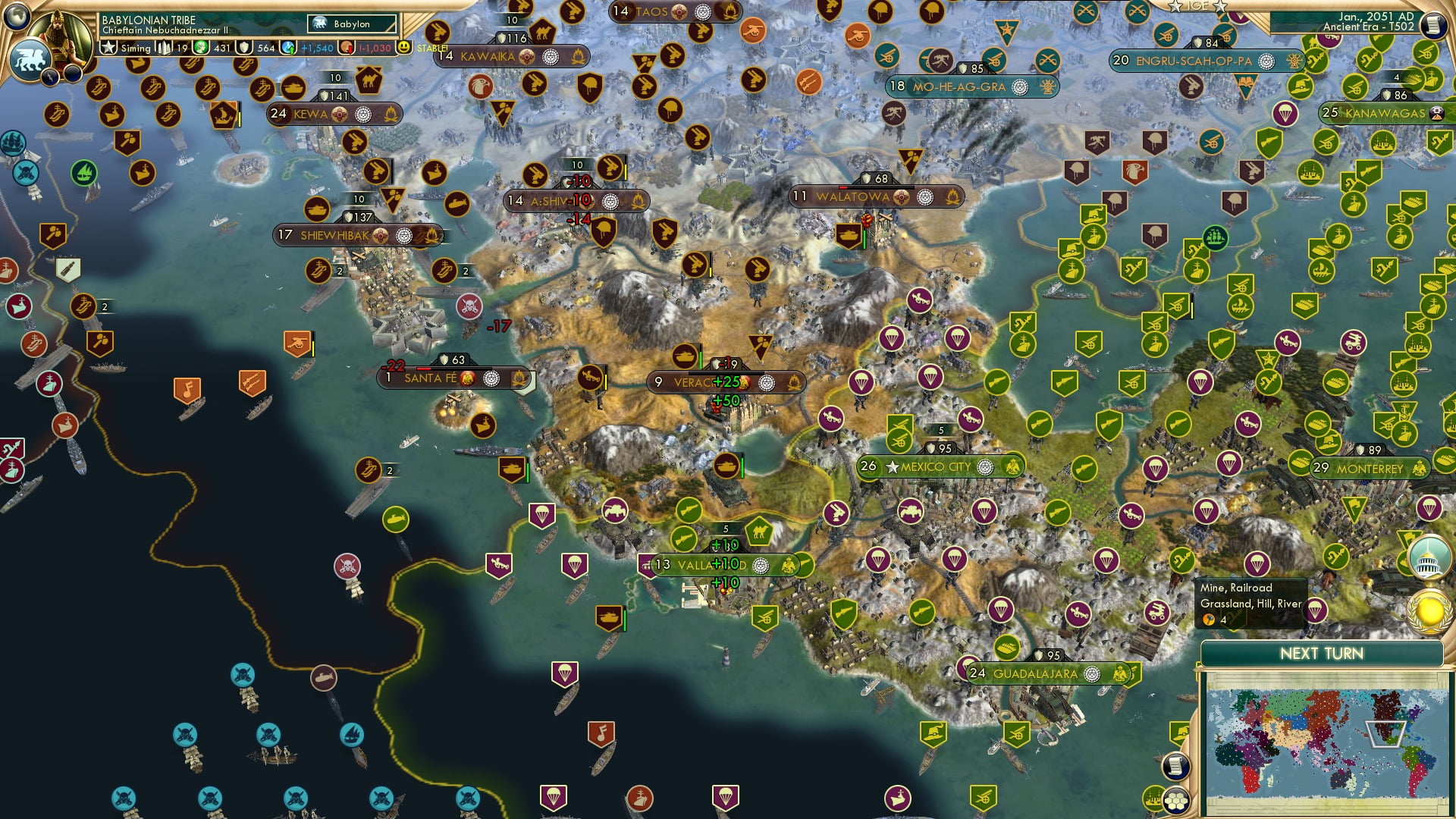Open the social policies star icon beside Siming

point(108,45)
